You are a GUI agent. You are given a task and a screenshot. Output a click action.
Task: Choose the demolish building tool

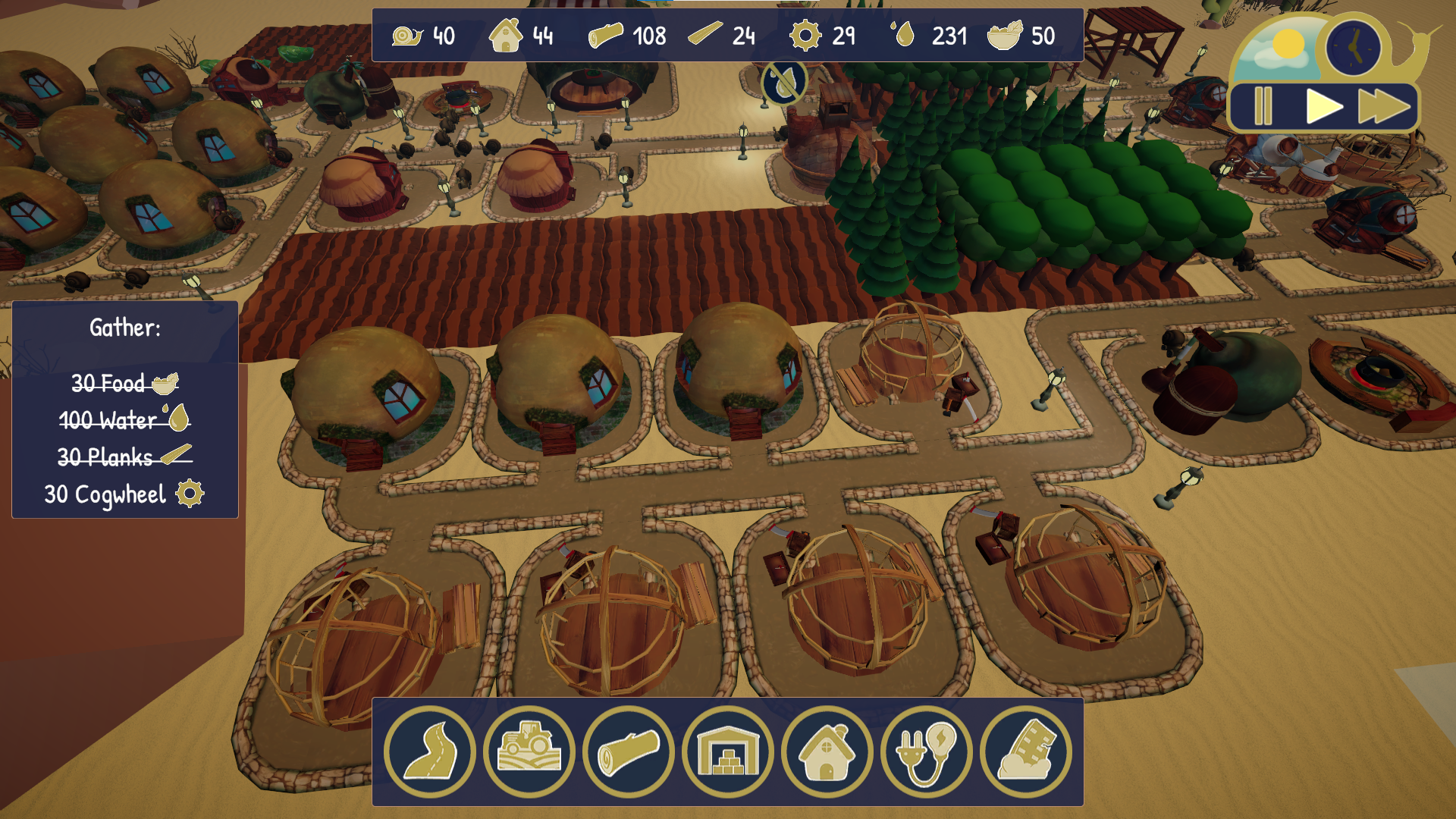coord(1026,752)
